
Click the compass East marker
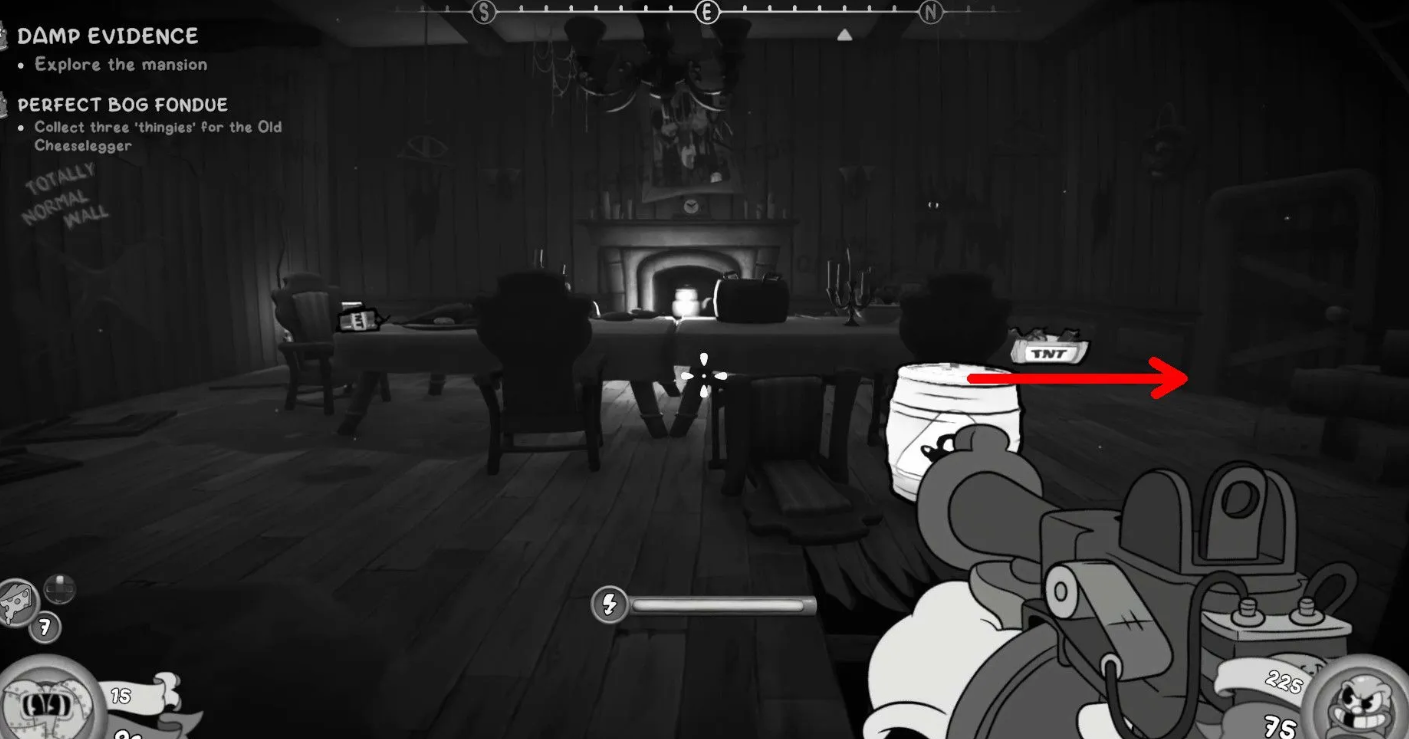pyautogui.click(x=708, y=12)
